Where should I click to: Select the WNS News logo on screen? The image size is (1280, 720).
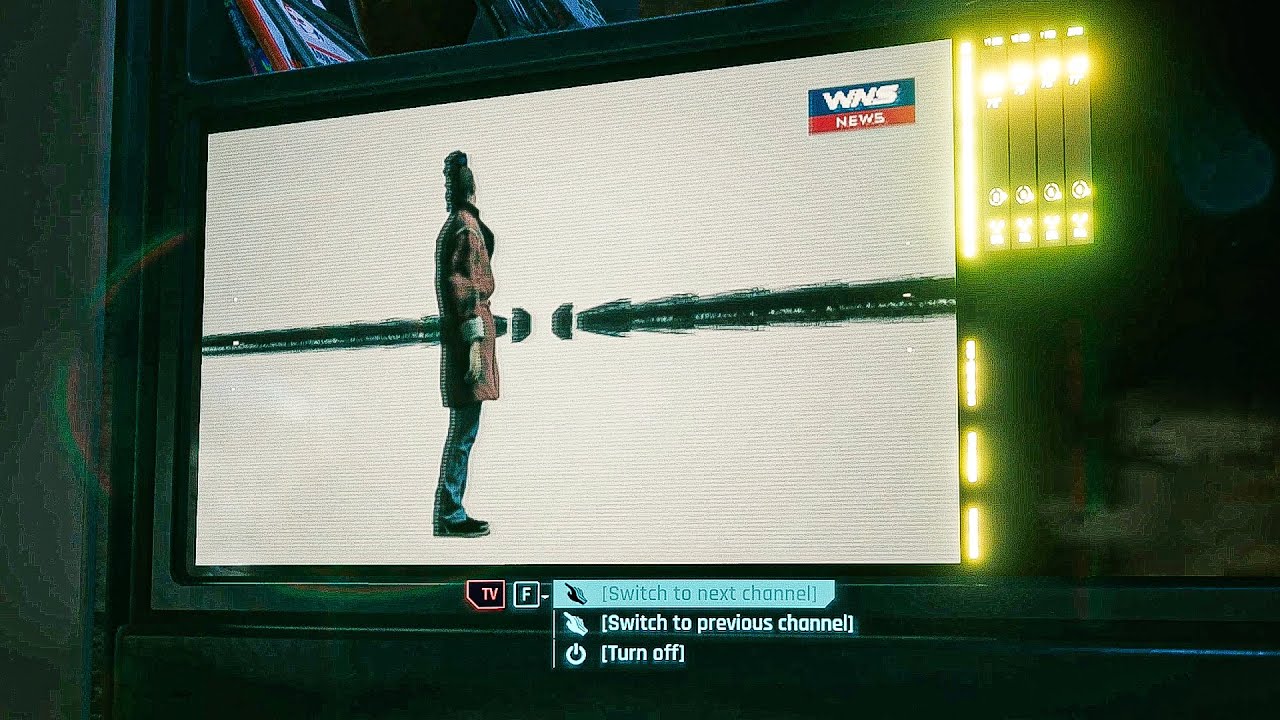point(862,103)
